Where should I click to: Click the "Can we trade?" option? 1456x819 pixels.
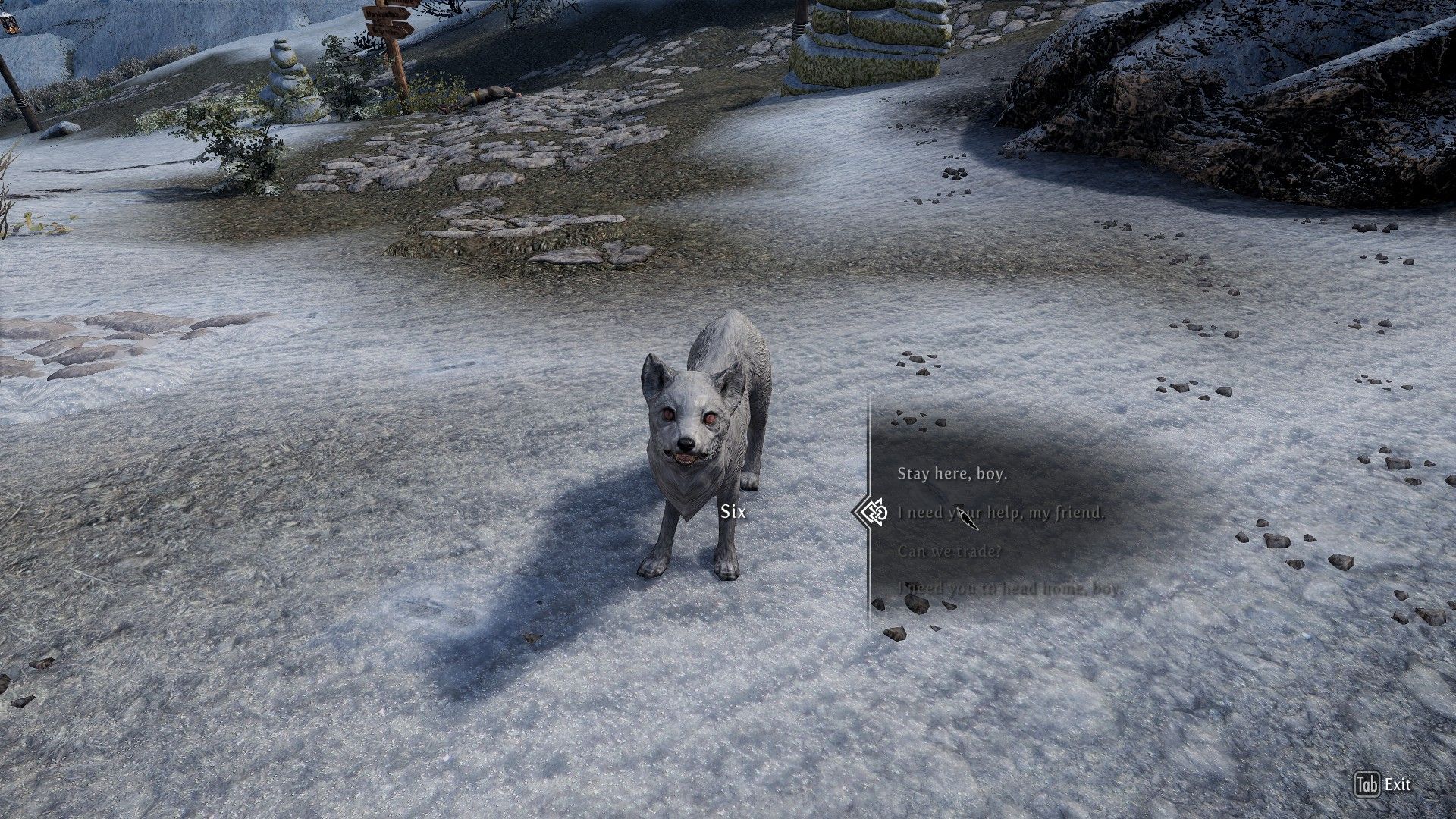pyautogui.click(x=949, y=552)
